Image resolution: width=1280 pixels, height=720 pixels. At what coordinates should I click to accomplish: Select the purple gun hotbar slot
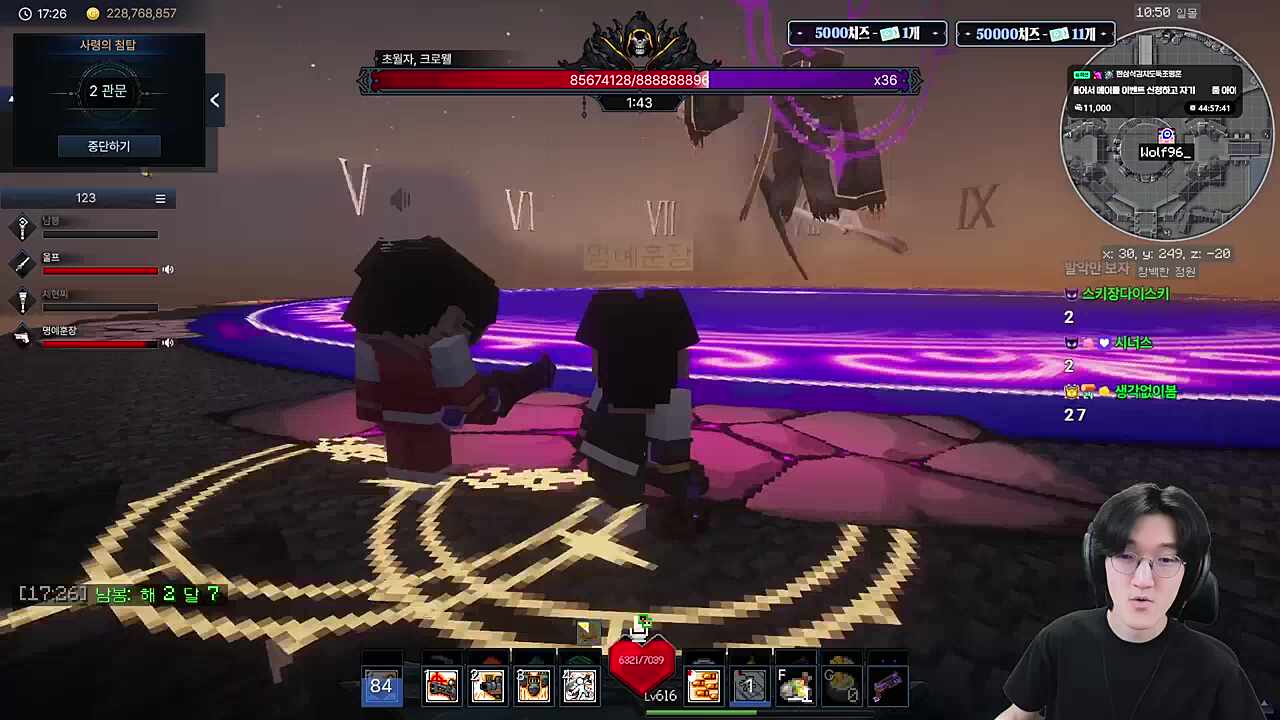click(887, 686)
